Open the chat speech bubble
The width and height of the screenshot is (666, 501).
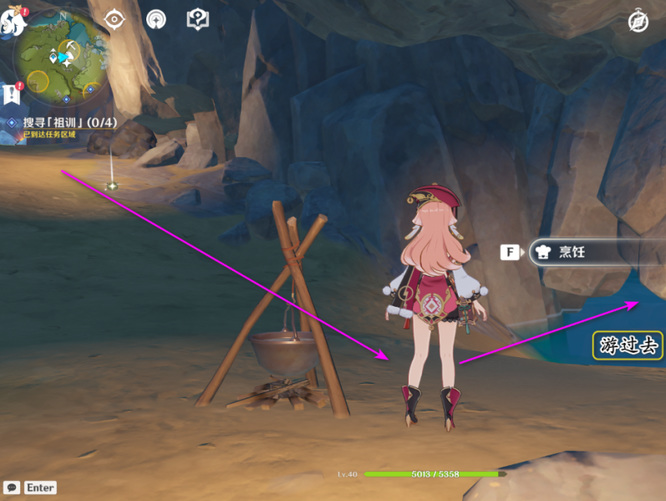click(12, 487)
